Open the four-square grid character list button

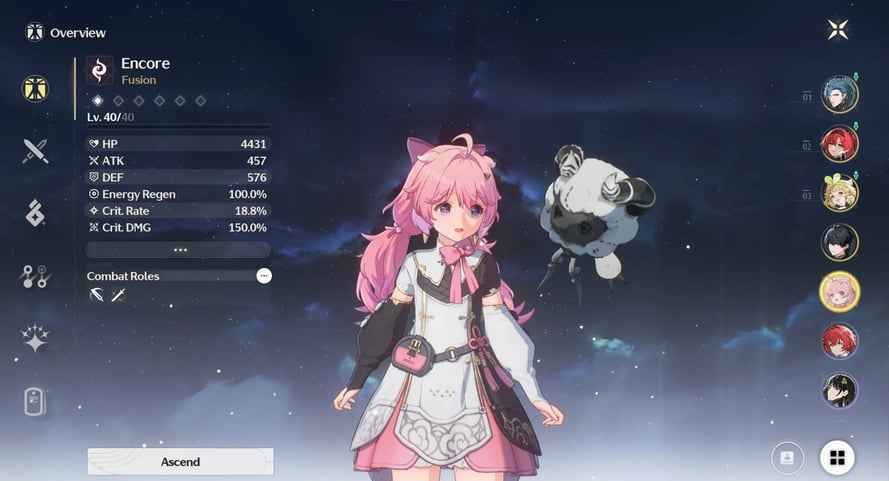[837, 457]
